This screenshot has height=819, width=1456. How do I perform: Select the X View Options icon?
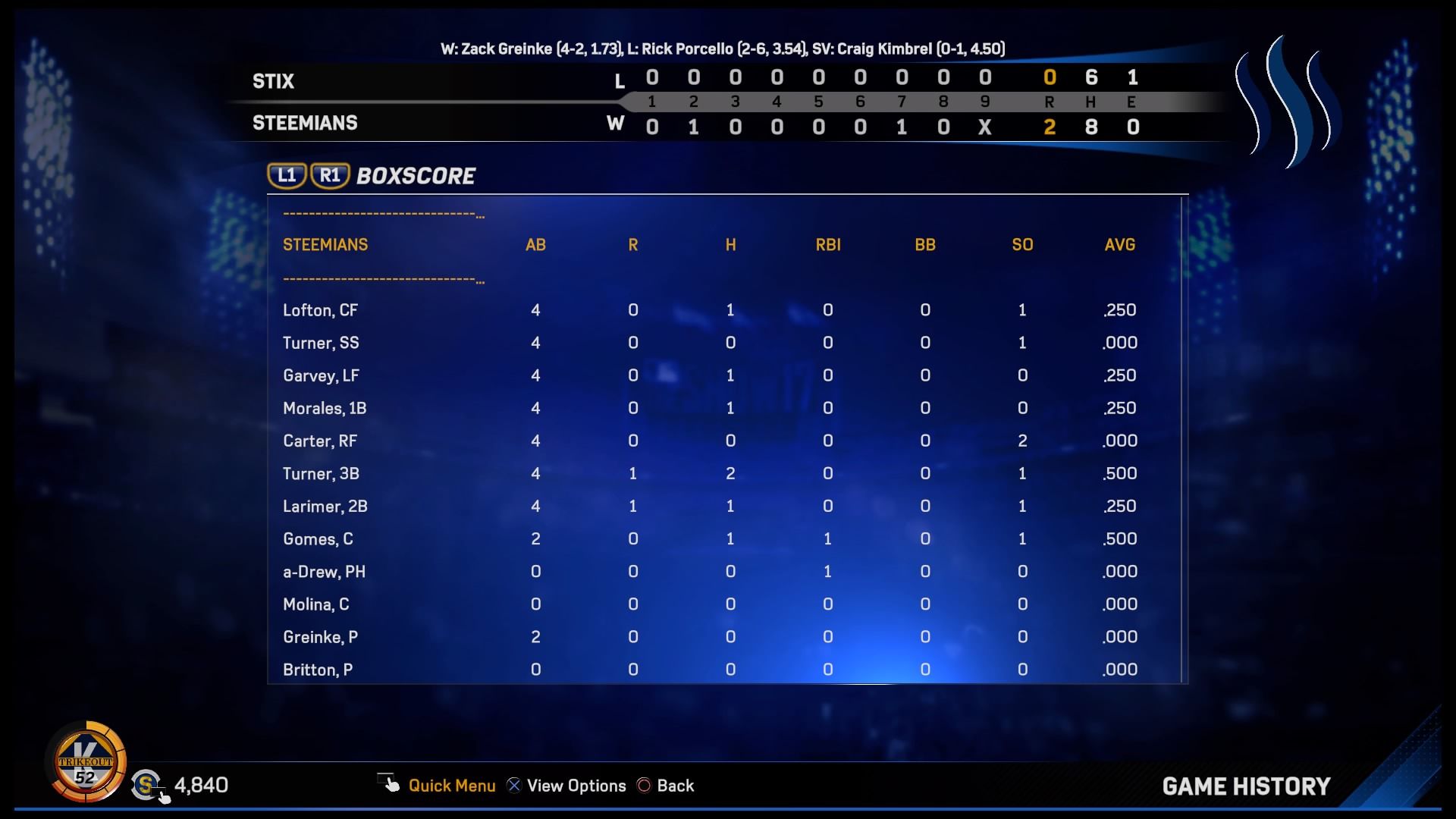(514, 786)
